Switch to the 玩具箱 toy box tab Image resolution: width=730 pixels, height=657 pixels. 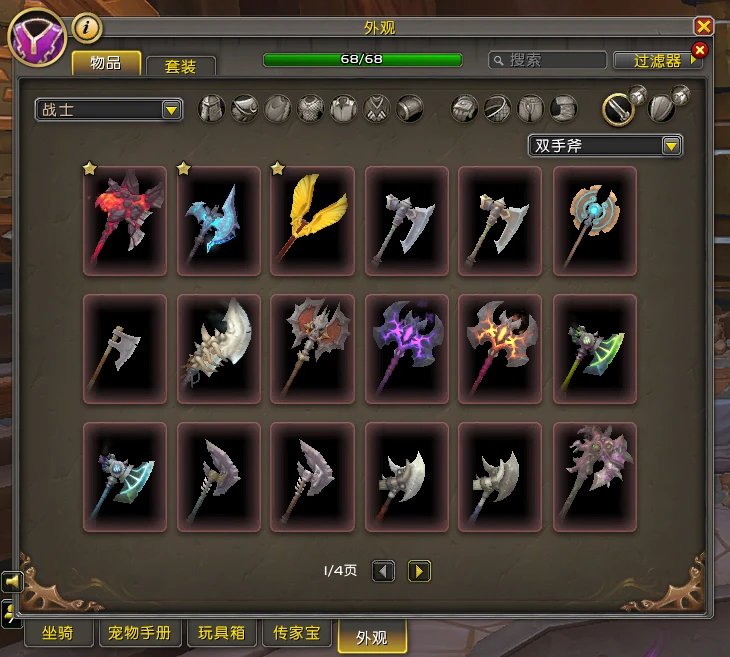(221, 634)
